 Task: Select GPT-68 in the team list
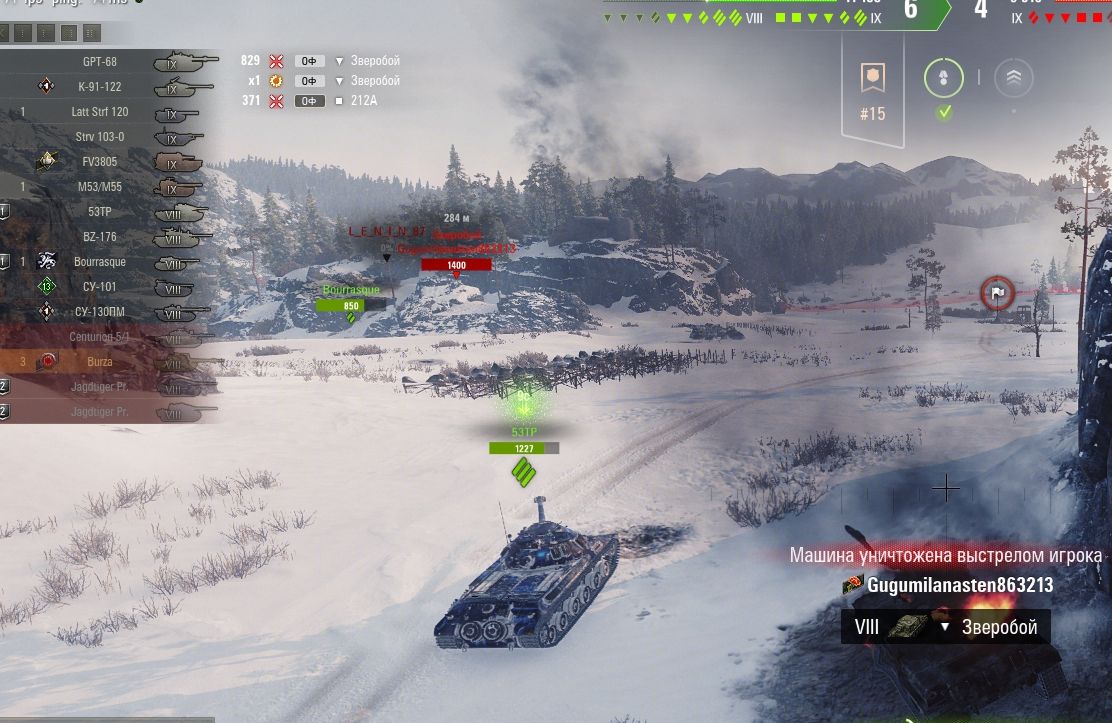coord(100,62)
